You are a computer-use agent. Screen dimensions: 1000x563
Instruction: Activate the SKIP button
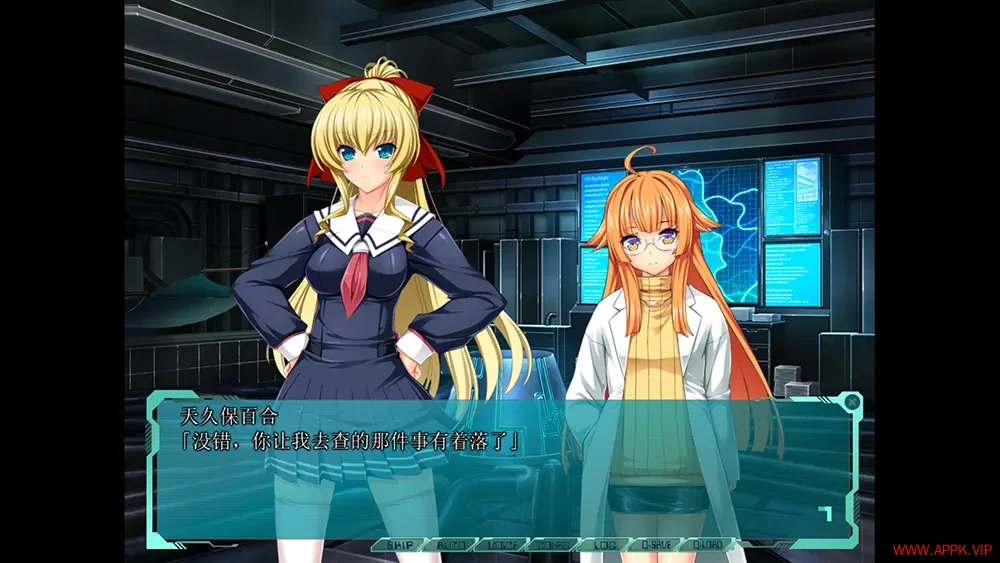pos(398,545)
